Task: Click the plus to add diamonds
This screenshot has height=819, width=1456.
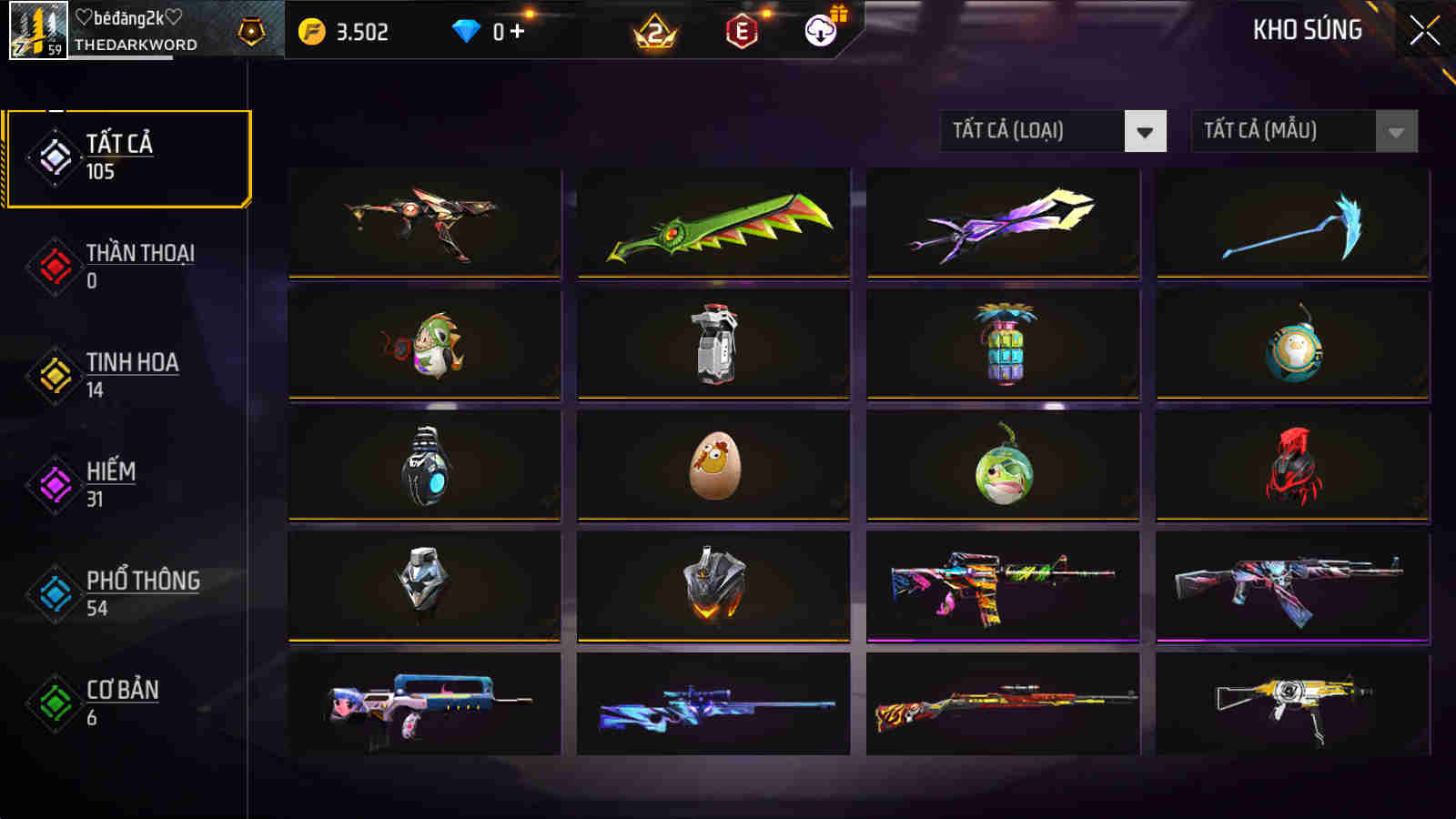Action: click(519, 31)
